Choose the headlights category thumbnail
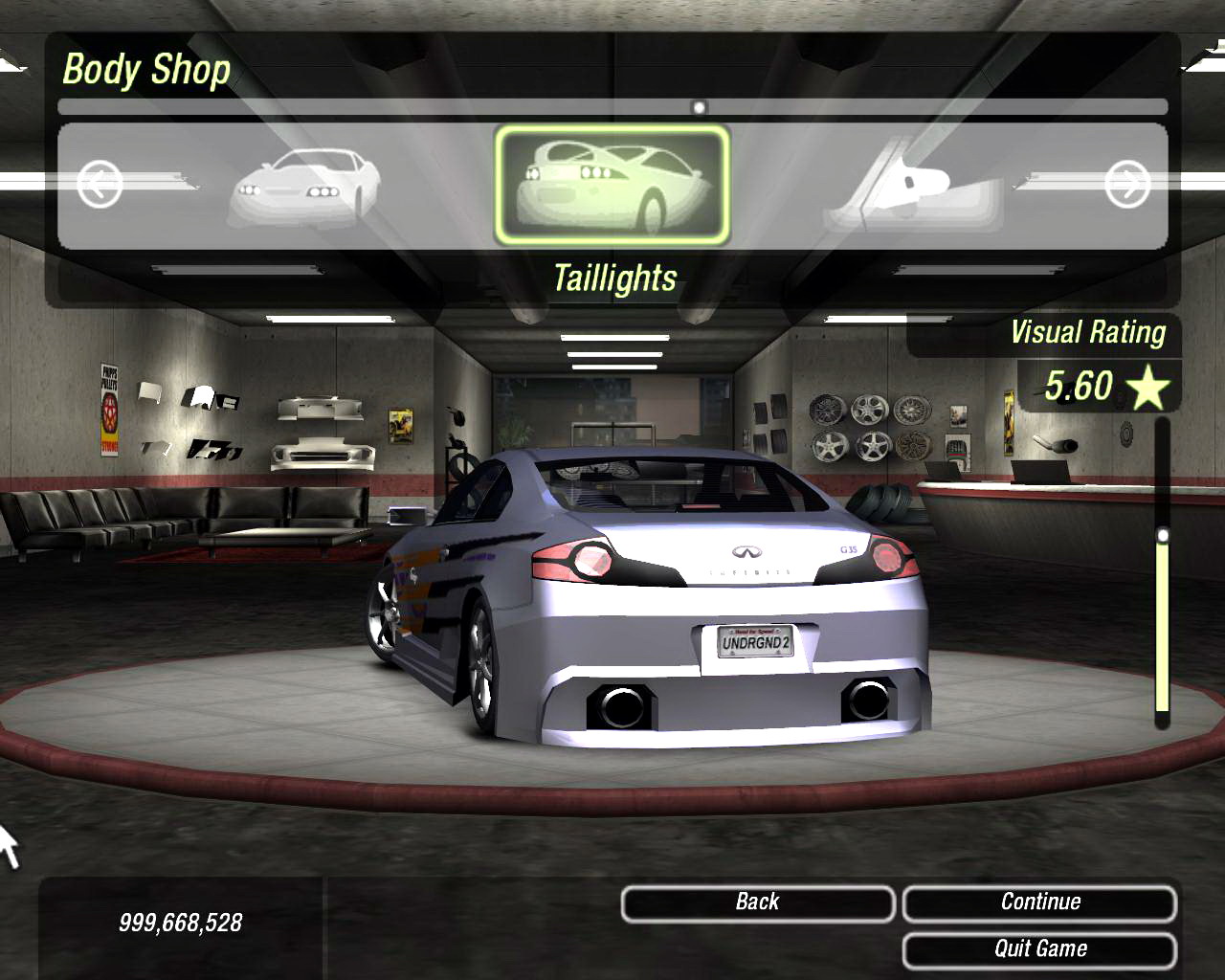Viewport: 1225px width, 980px height. (x=304, y=187)
